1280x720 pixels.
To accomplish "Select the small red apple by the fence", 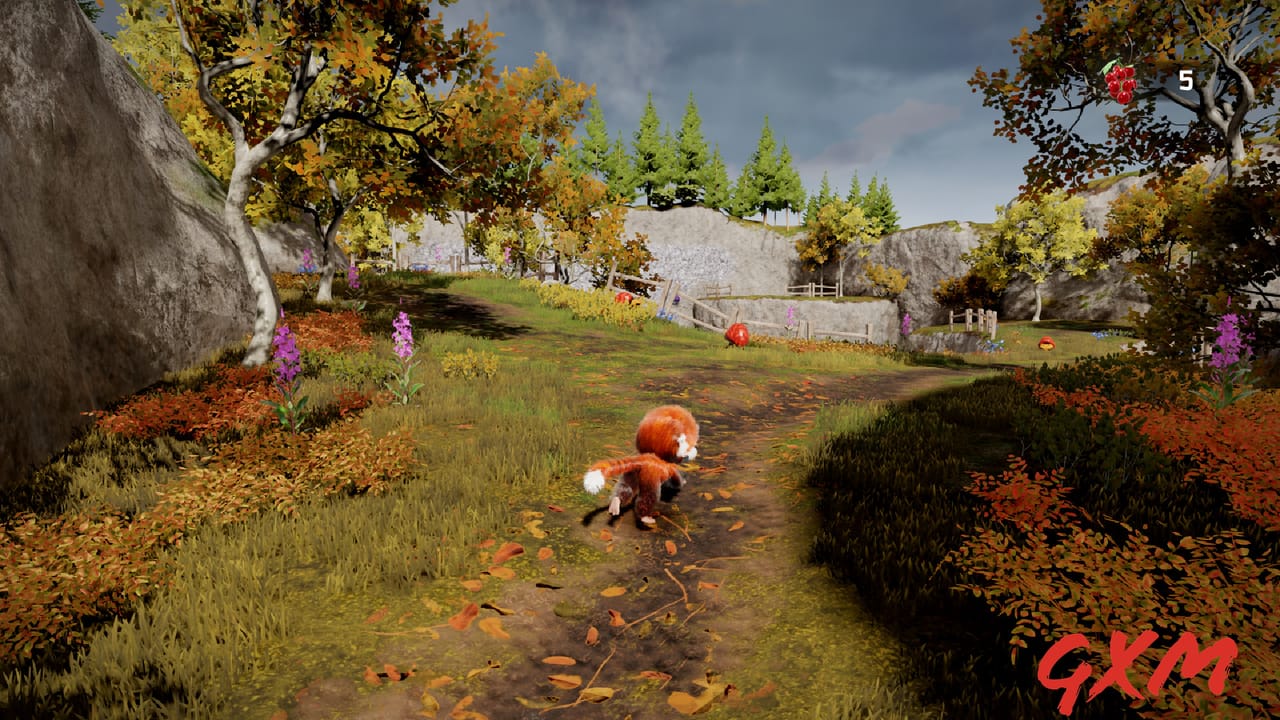I will [622, 297].
